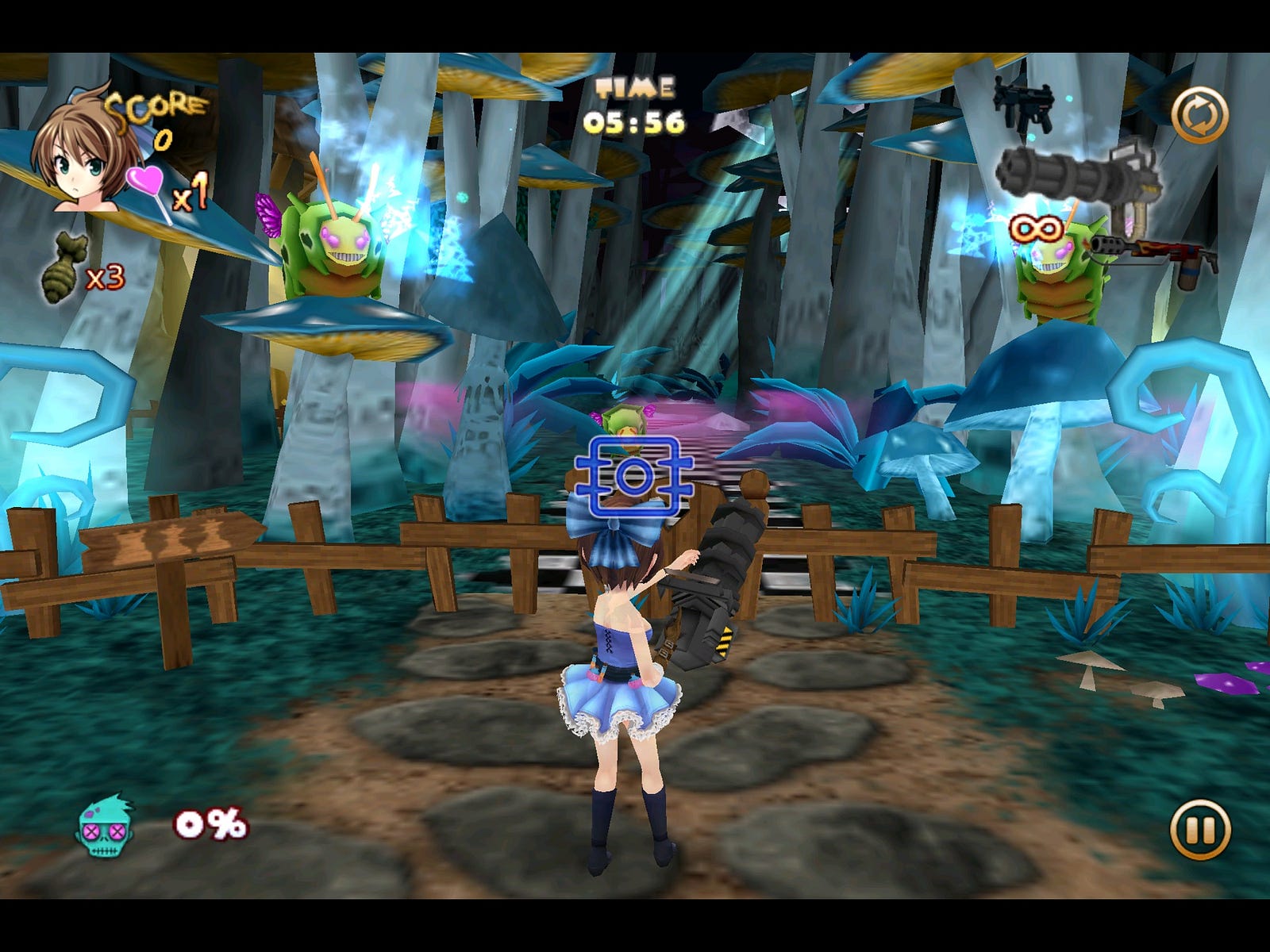The width and height of the screenshot is (1270, 952).
Task: Pause the game with the pause button
Action: pos(1199,830)
